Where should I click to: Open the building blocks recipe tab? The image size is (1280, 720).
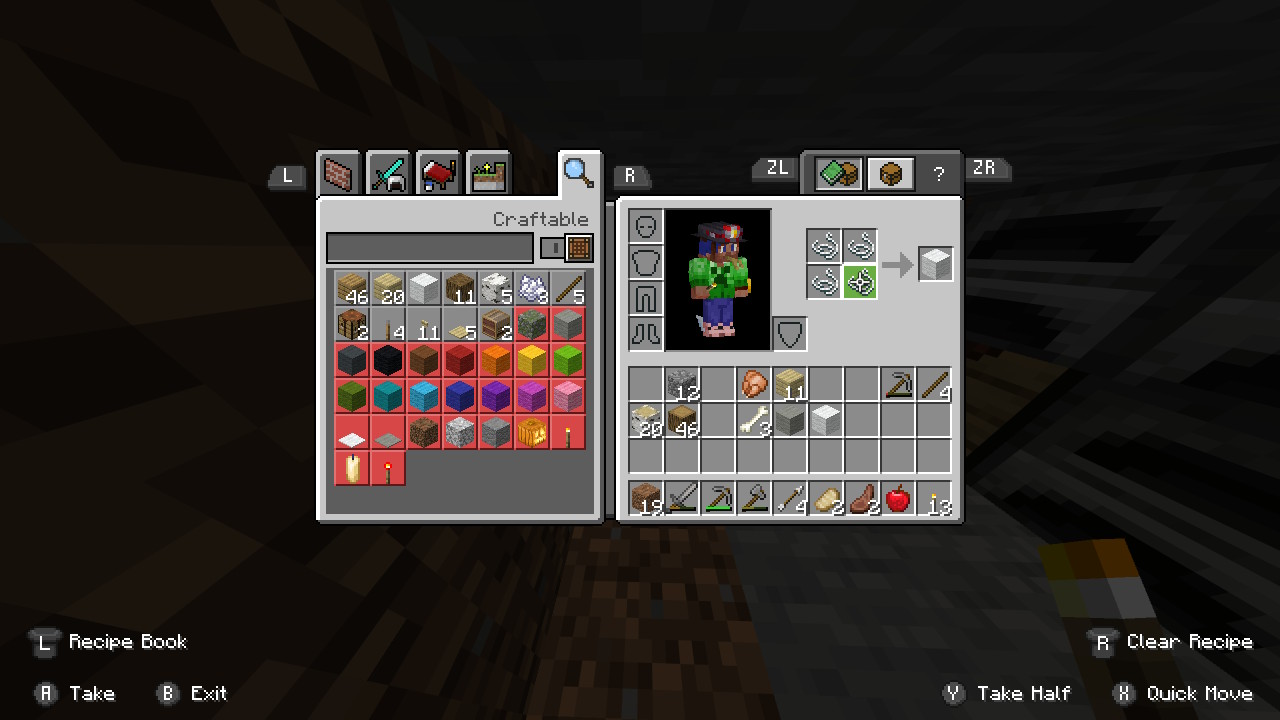[x=340, y=175]
